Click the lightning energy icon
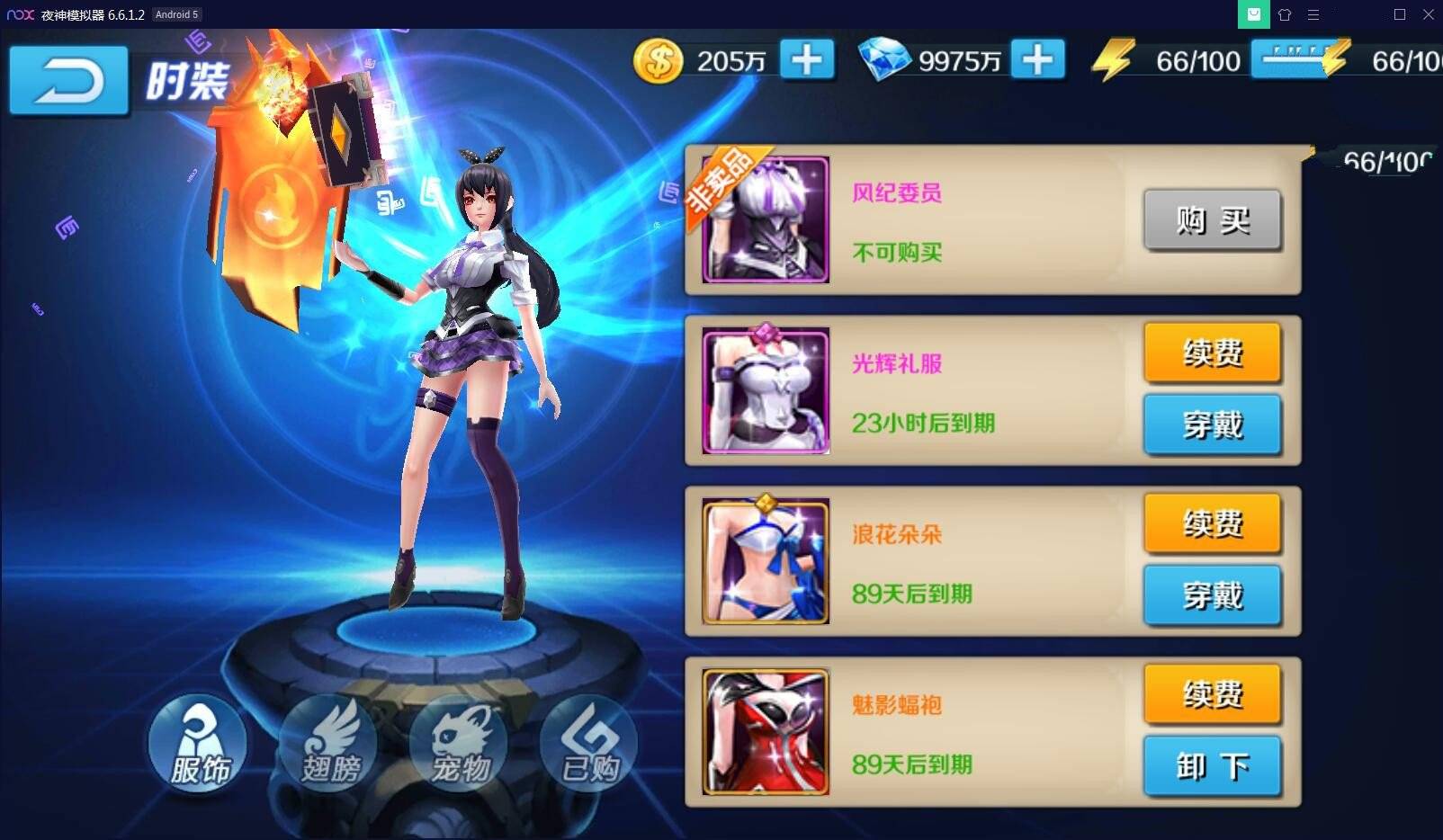This screenshot has width=1443, height=840. click(1113, 60)
